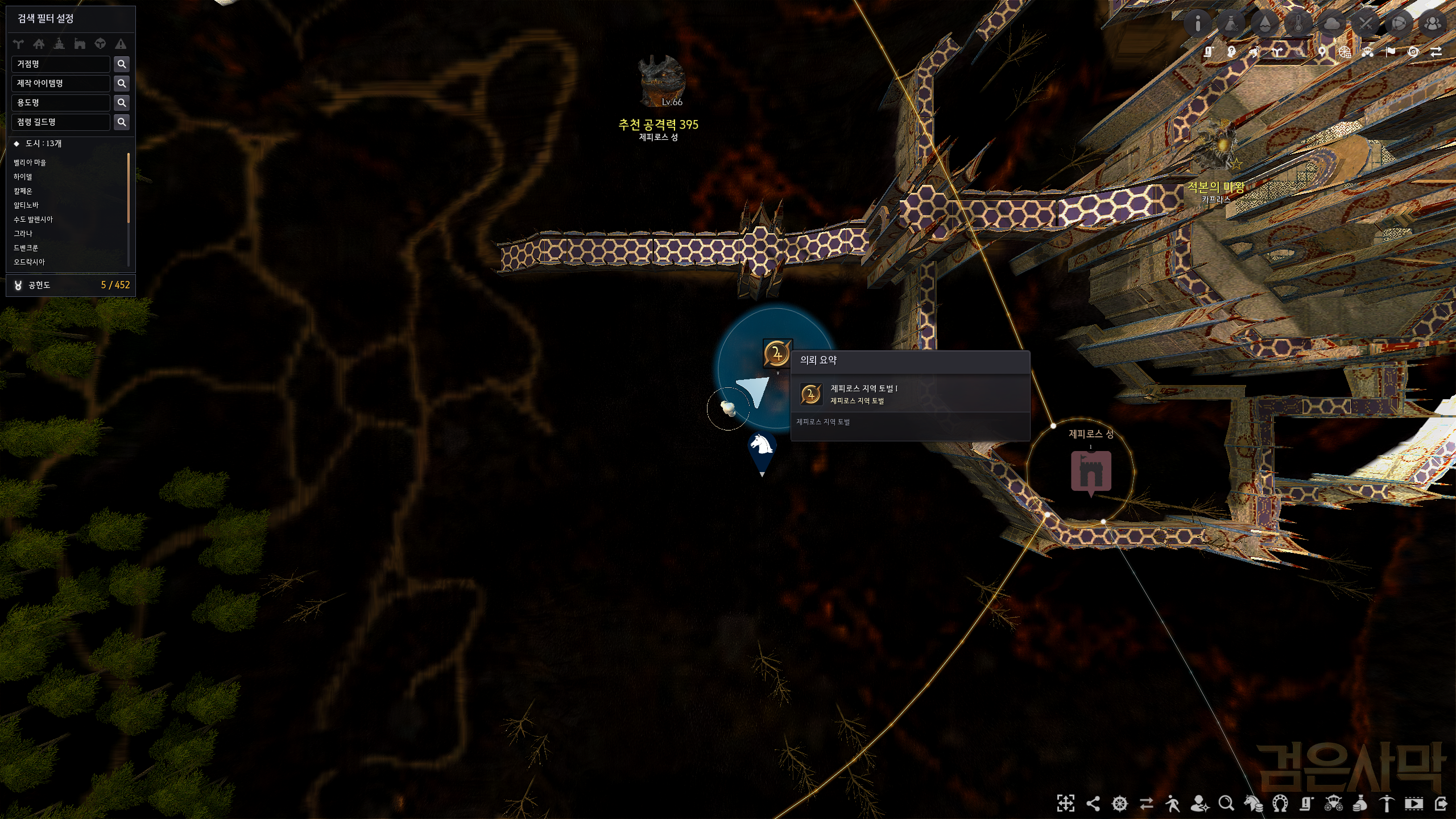Image resolution: width=1456 pixels, height=819 pixels.
Task: Click the 제피로스 성 castle node marker
Action: coord(1091,471)
